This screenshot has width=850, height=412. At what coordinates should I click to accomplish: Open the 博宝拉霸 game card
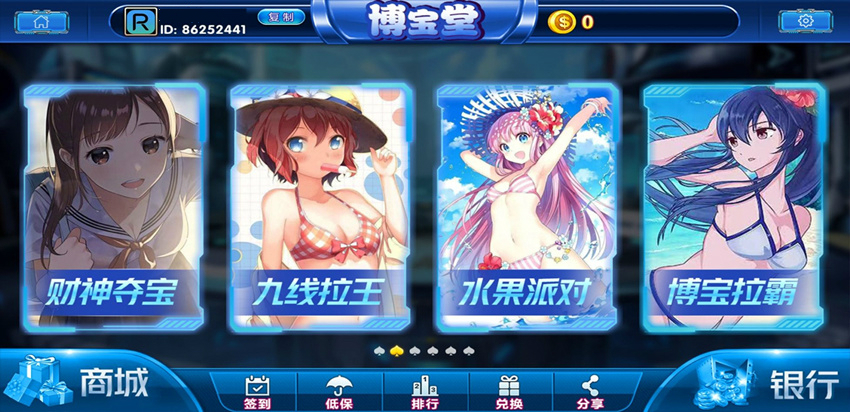coord(733,207)
